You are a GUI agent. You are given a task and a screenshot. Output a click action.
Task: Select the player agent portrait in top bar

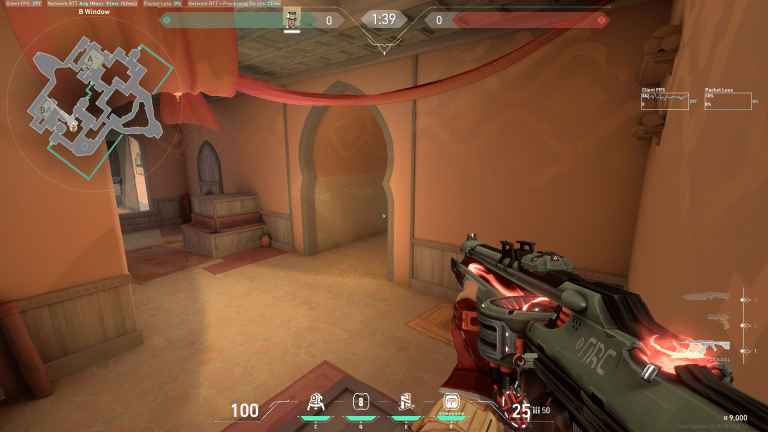click(x=292, y=18)
